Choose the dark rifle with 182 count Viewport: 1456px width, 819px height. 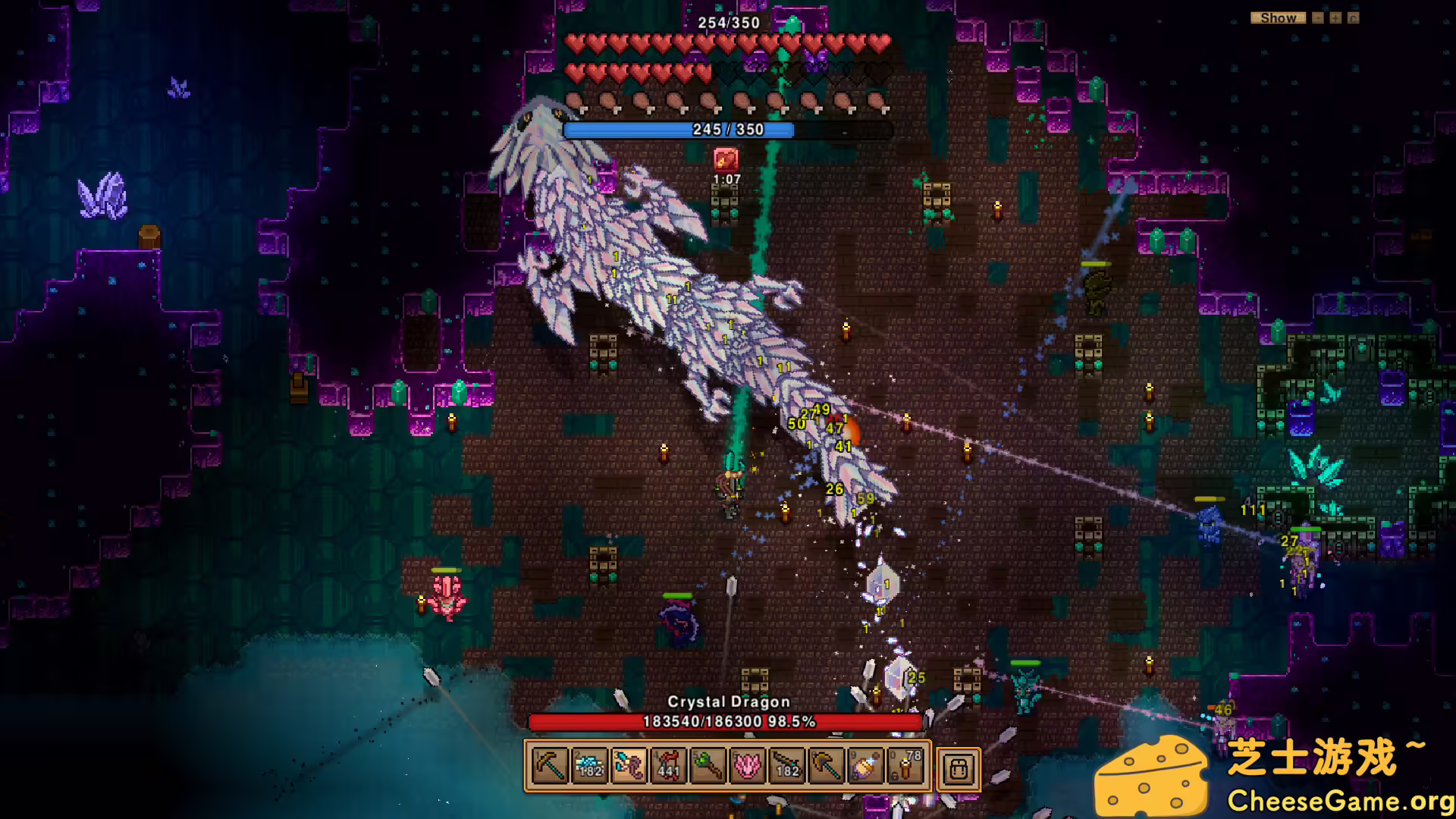(786, 767)
